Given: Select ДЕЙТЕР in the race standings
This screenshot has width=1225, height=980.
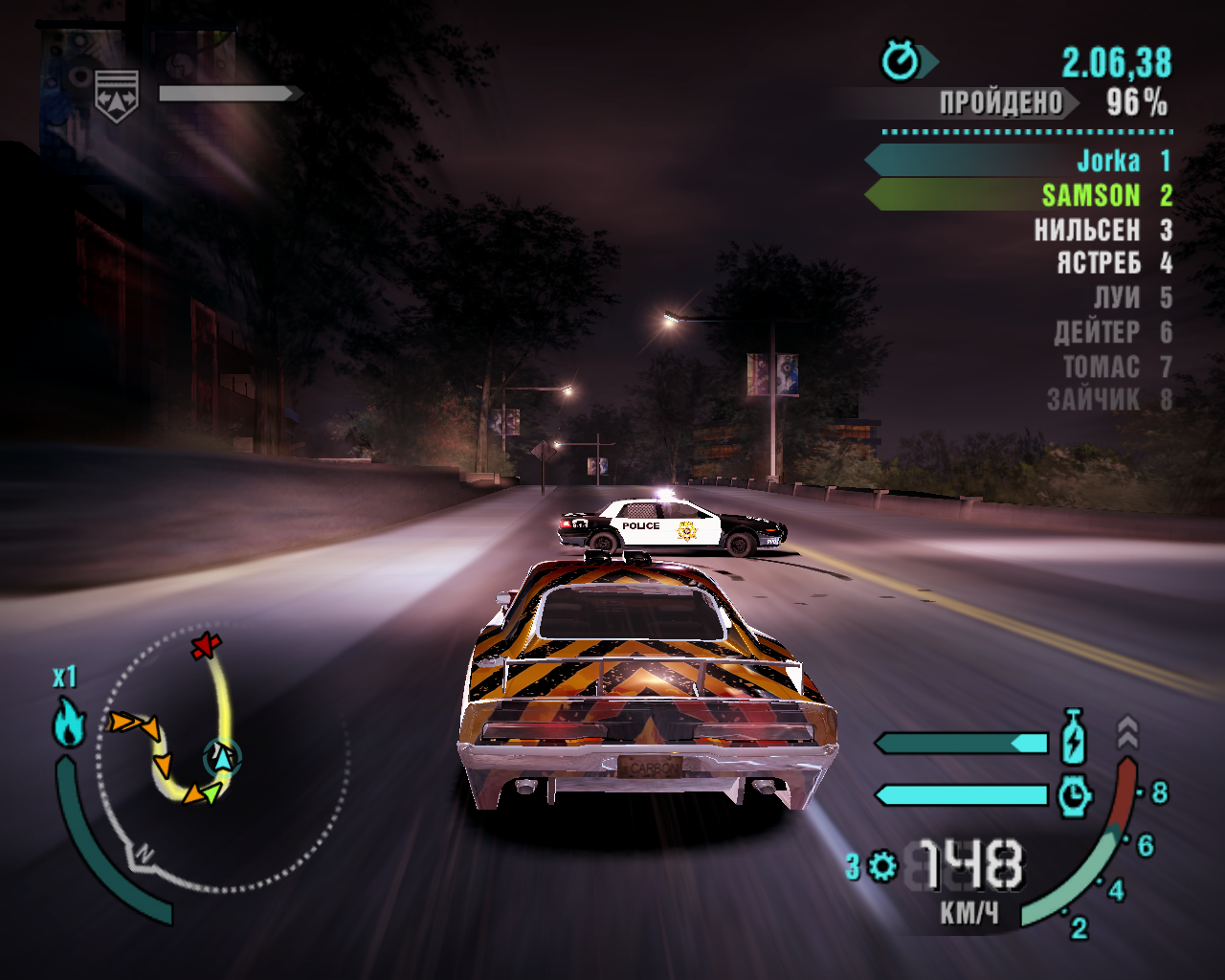Looking at the screenshot, I should (1097, 332).
